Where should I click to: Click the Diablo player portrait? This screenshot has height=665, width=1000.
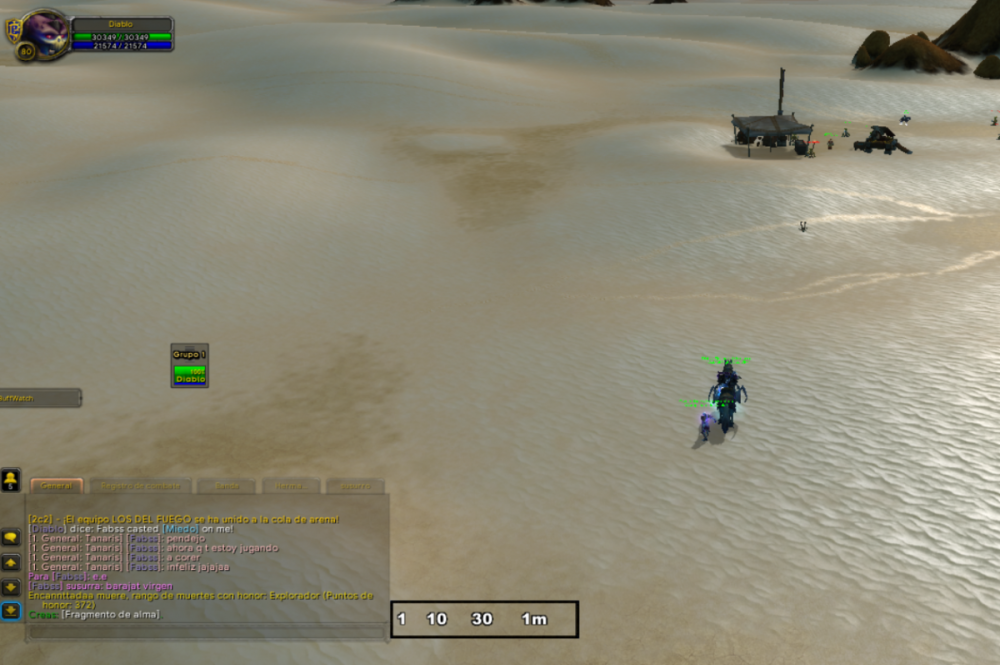point(43,33)
